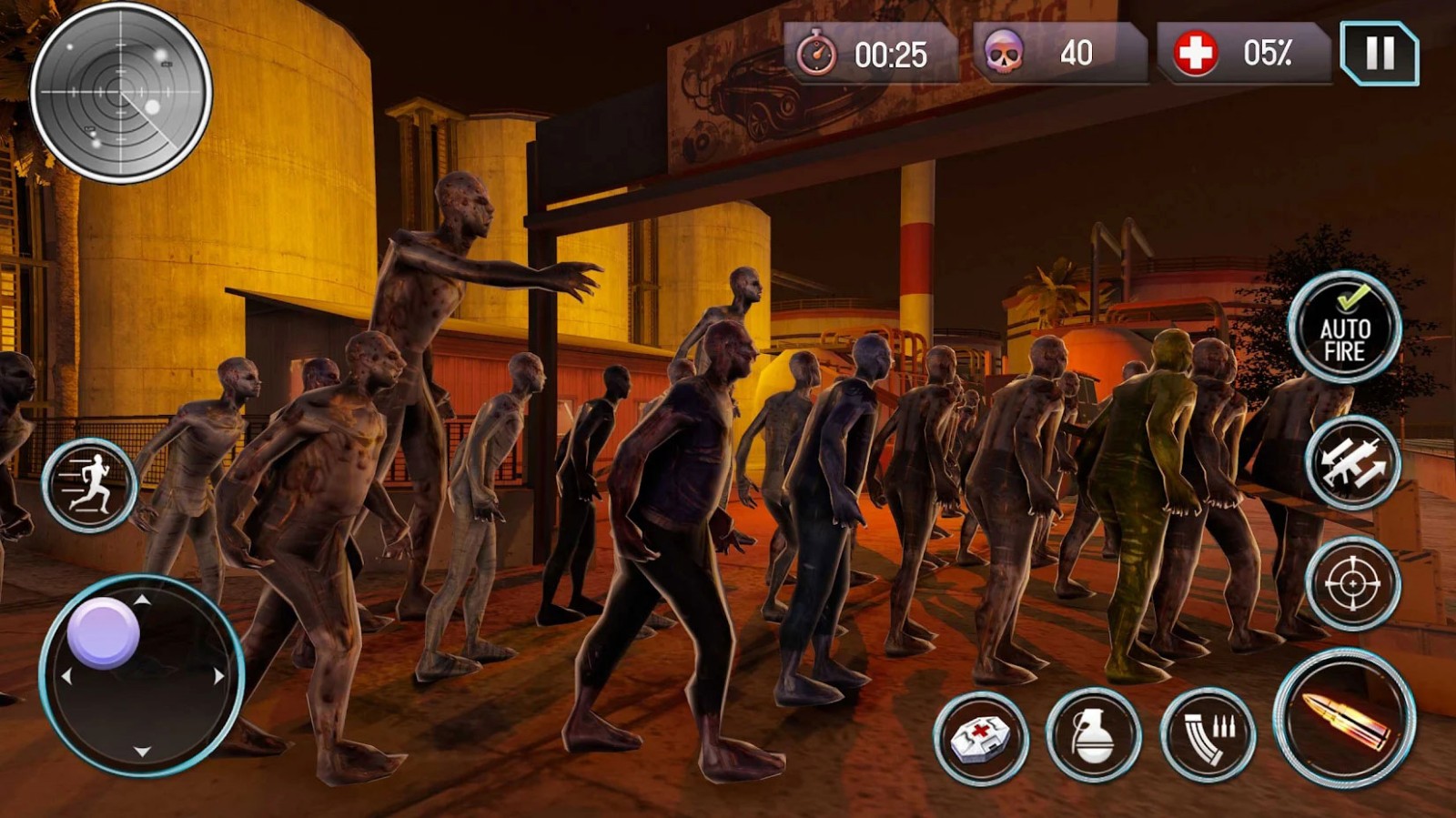This screenshot has width=1456, height=818.
Task: Throw a grenade
Action: [1093, 735]
